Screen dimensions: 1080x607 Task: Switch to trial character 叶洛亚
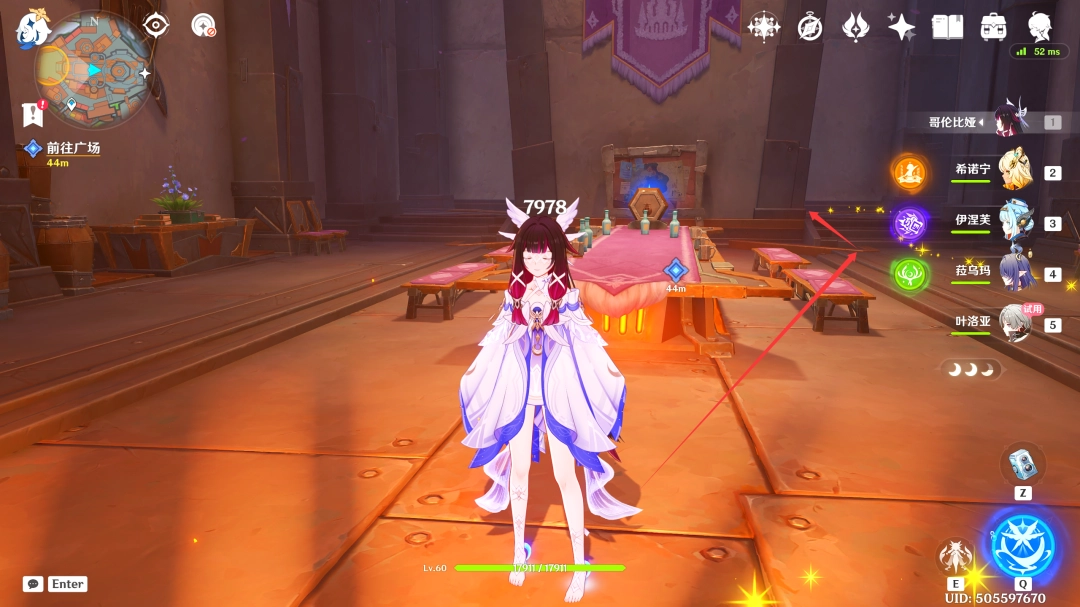1014,323
